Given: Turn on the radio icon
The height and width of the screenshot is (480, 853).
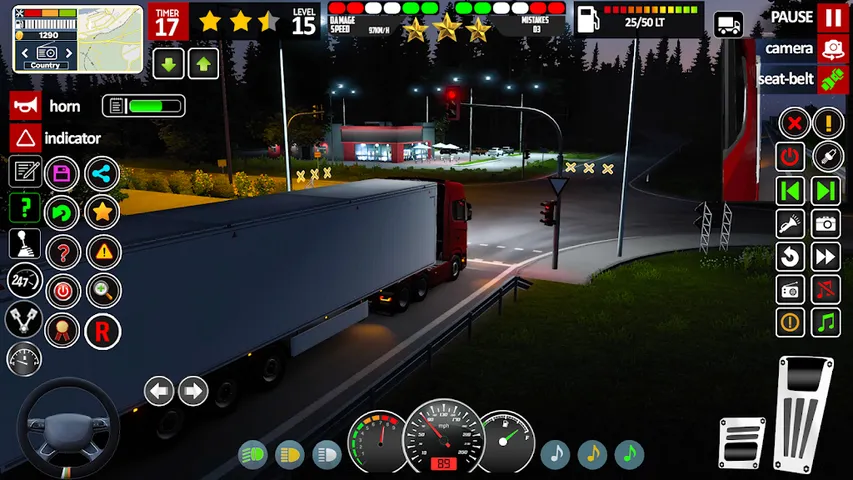Looking at the screenshot, I should click(x=791, y=290).
